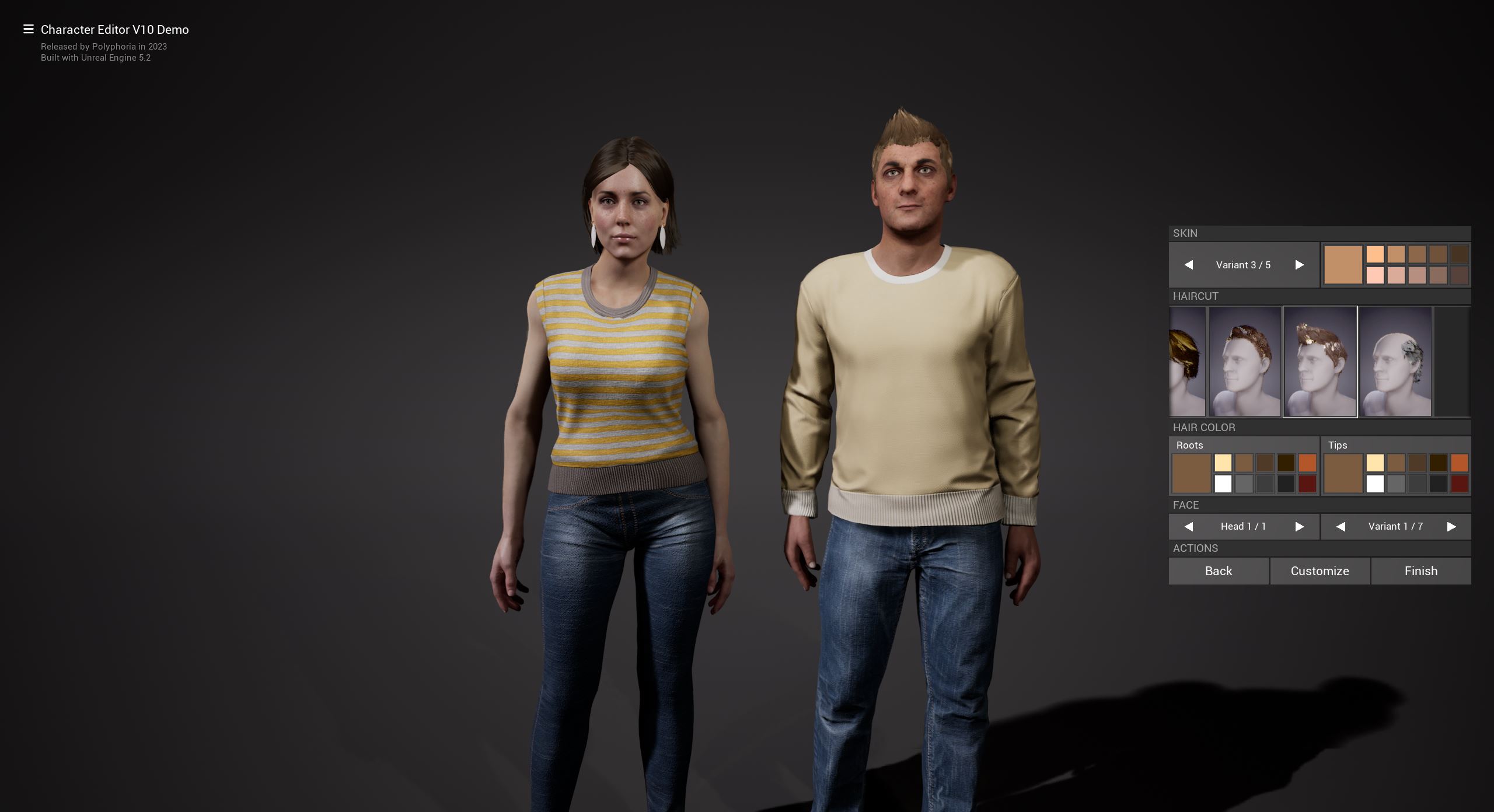Pick the yellow haircut thumbnail on the far left

click(1188, 362)
